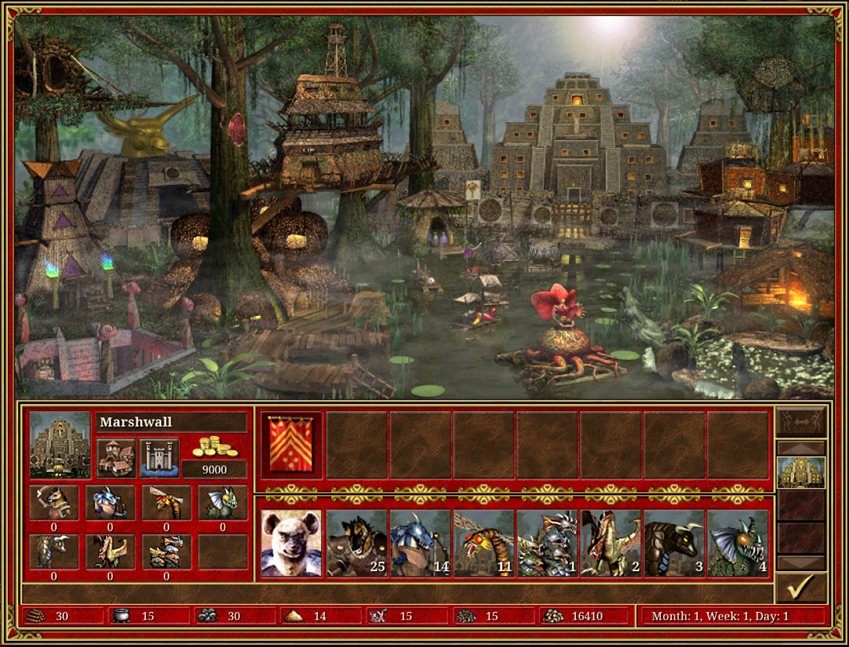Click the Marshwall town name field
The image size is (849, 647).
171,422
